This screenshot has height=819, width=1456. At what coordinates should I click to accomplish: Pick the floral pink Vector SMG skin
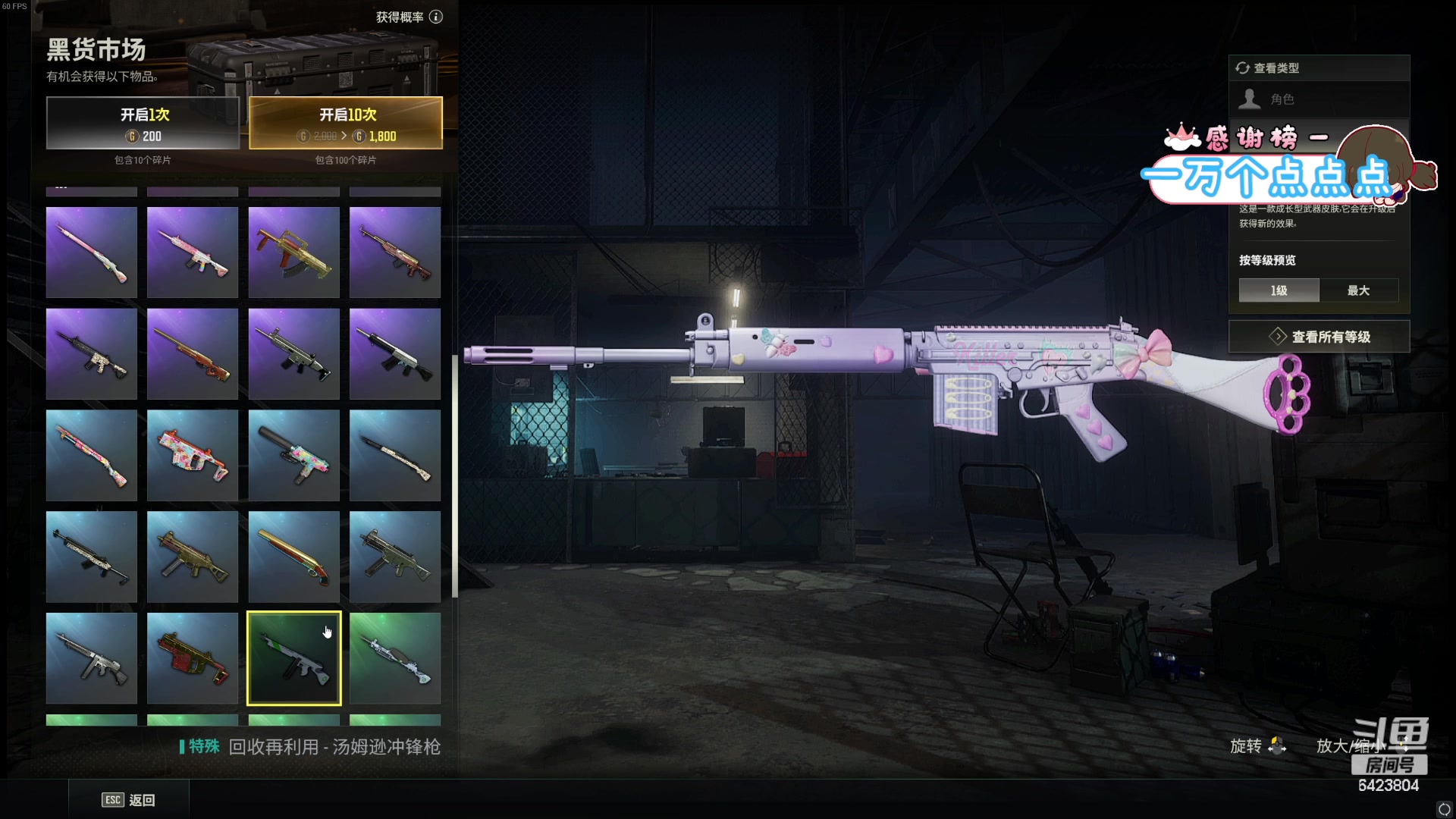click(x=193, y=456)
